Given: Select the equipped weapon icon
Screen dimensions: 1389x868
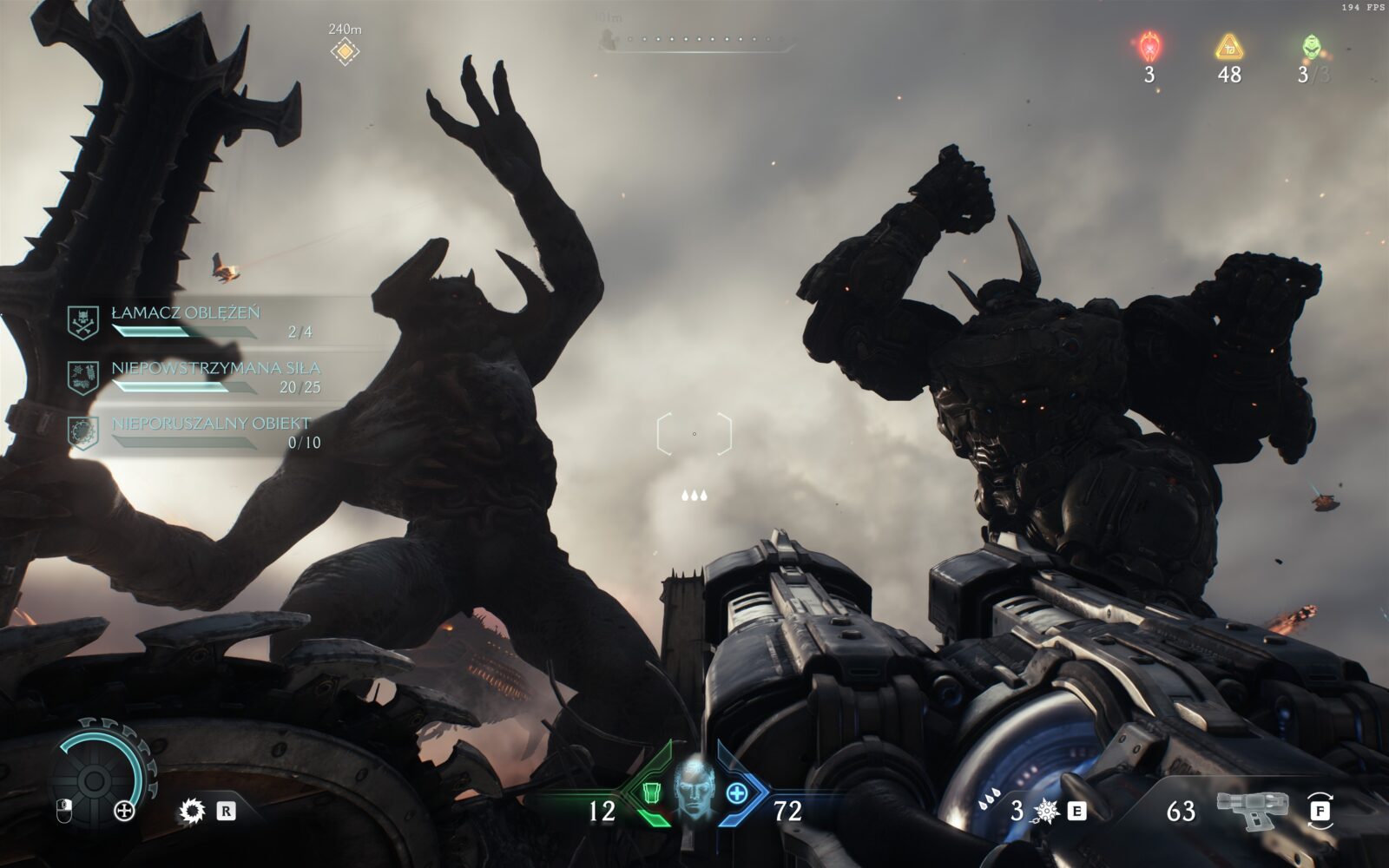Looking at the screenshot, I should (x=1250, y=809).
